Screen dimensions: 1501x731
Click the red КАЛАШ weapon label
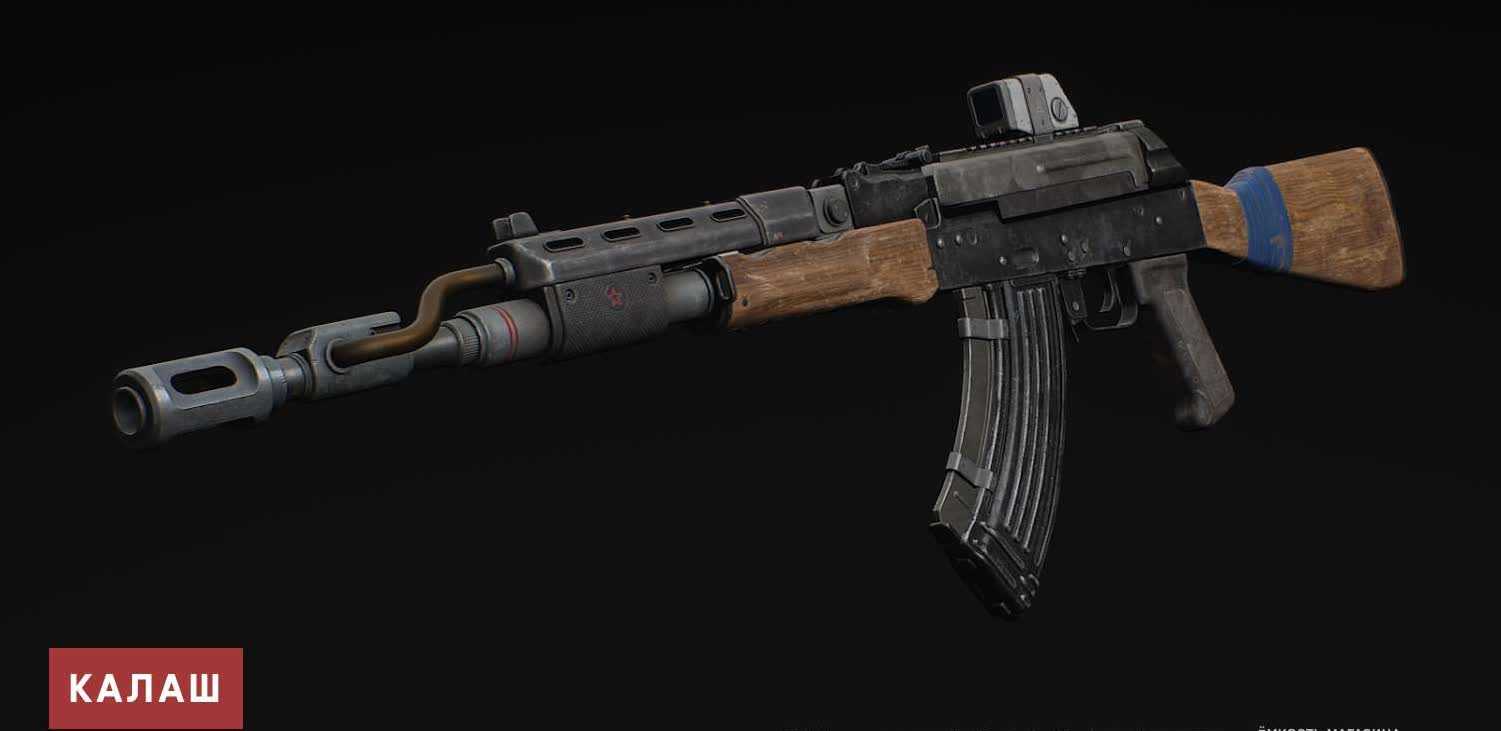[x=145, y=688]
